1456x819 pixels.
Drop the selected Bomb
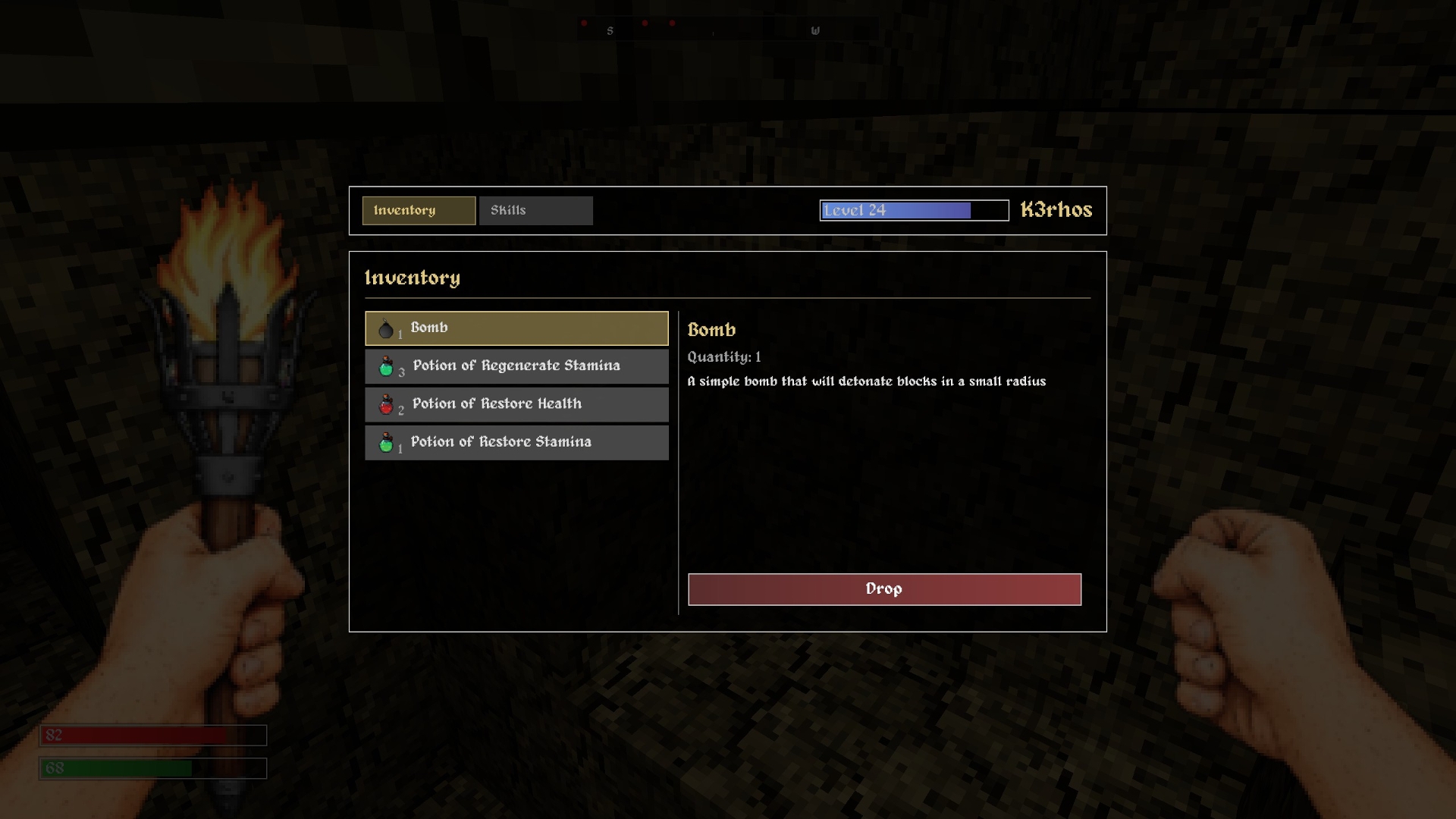[884, 589]
